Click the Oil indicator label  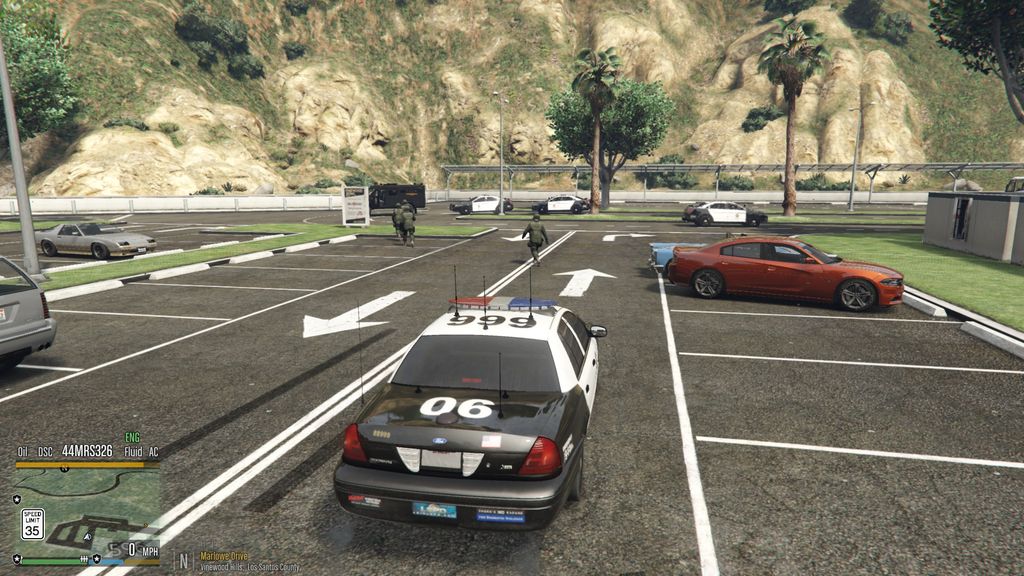click(x=22, y=451)
